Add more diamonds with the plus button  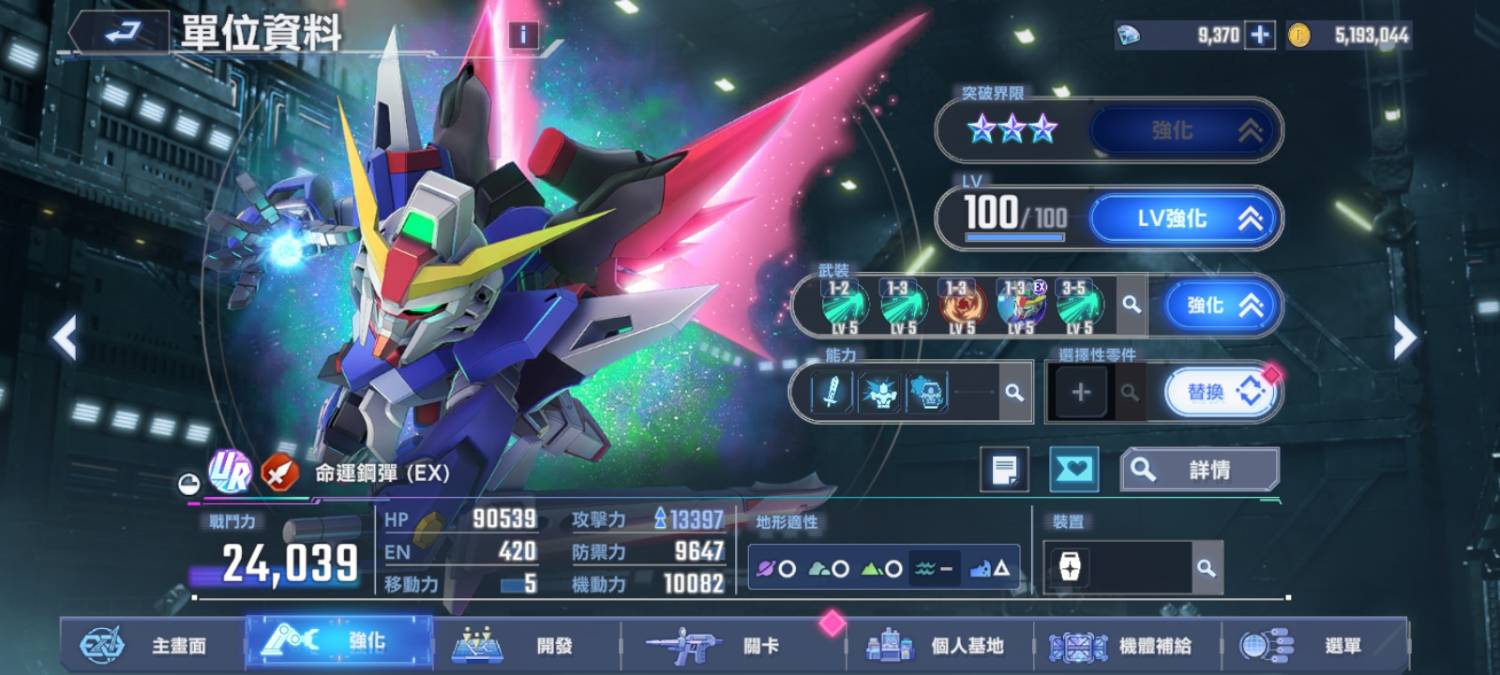pos(1260,36)
